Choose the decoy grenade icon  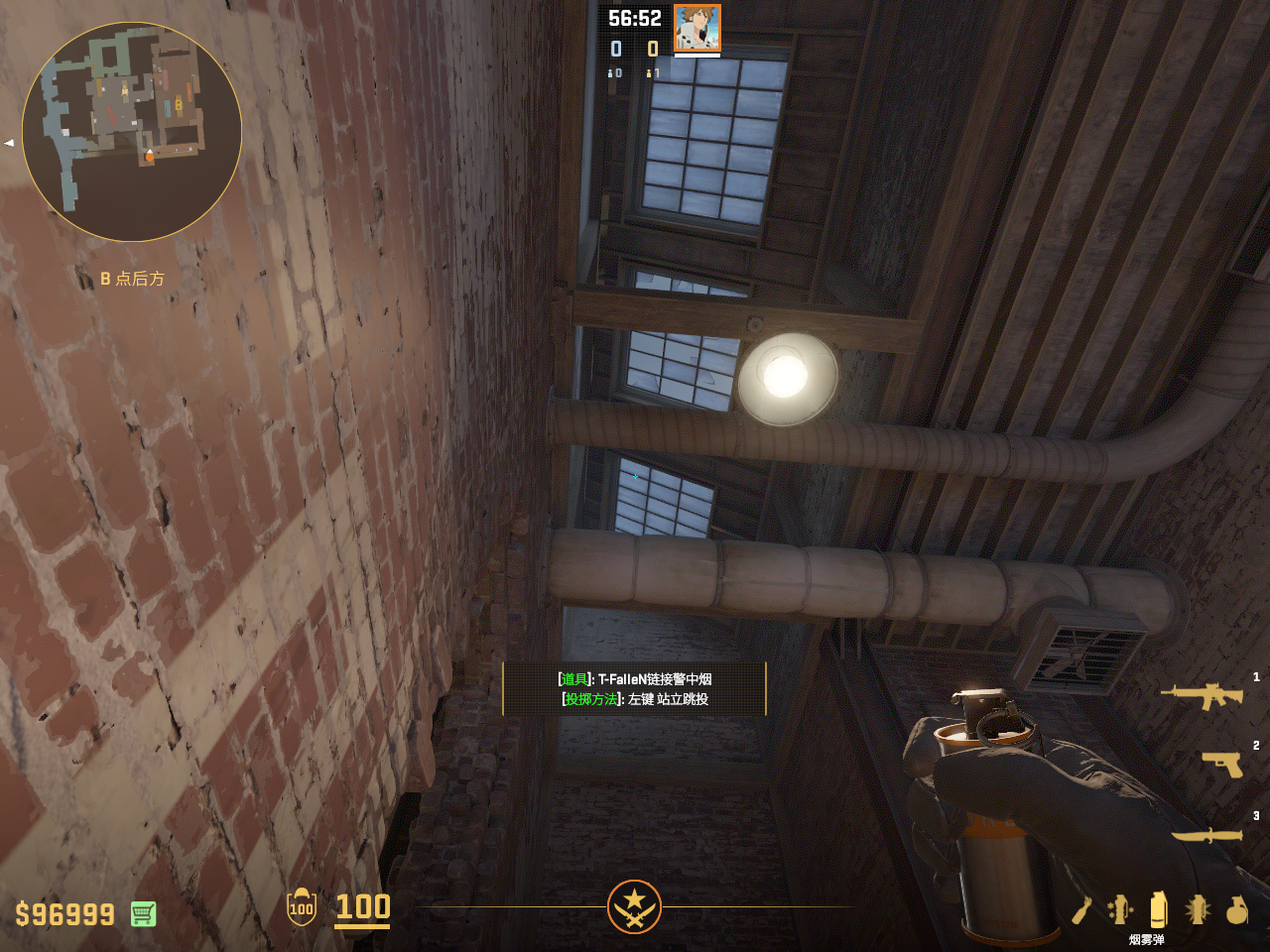click(1120, 909)
